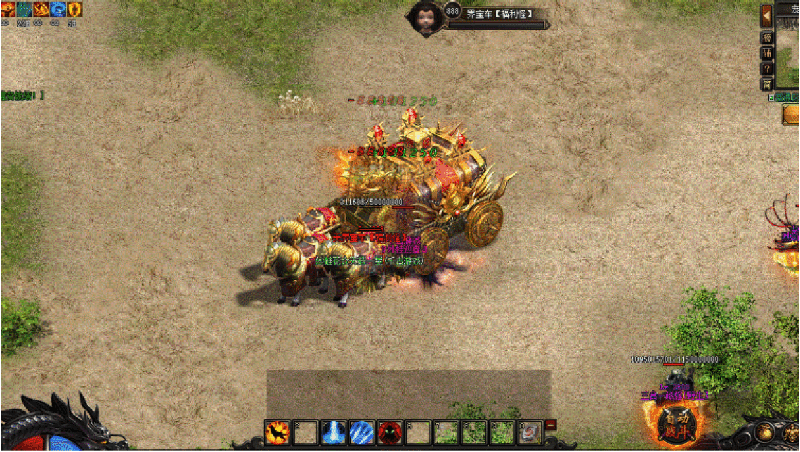
Task: Select the blue swirl buff icon
Action: click(x=57, y=9)
